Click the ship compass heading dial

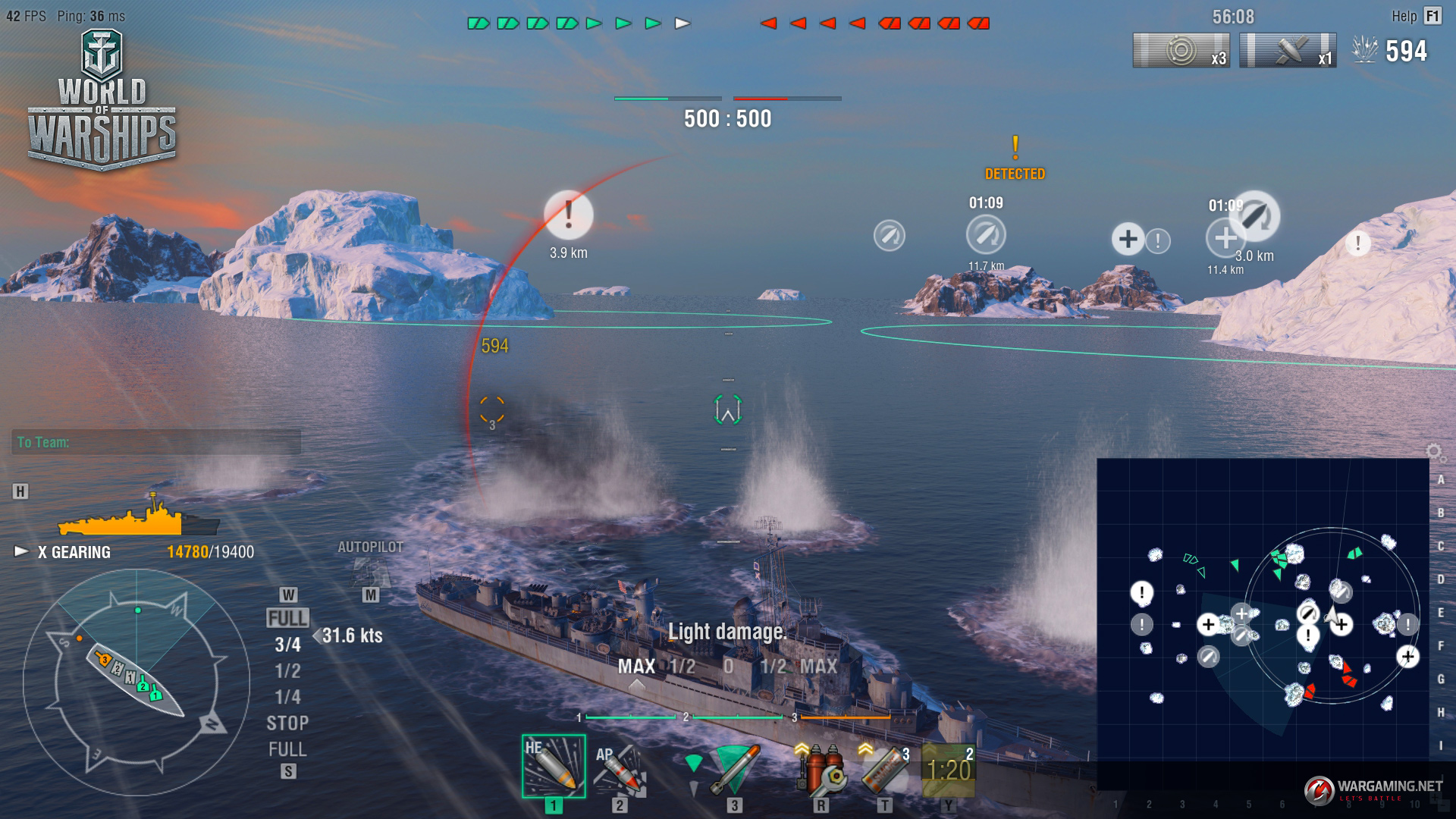[136, 682]
